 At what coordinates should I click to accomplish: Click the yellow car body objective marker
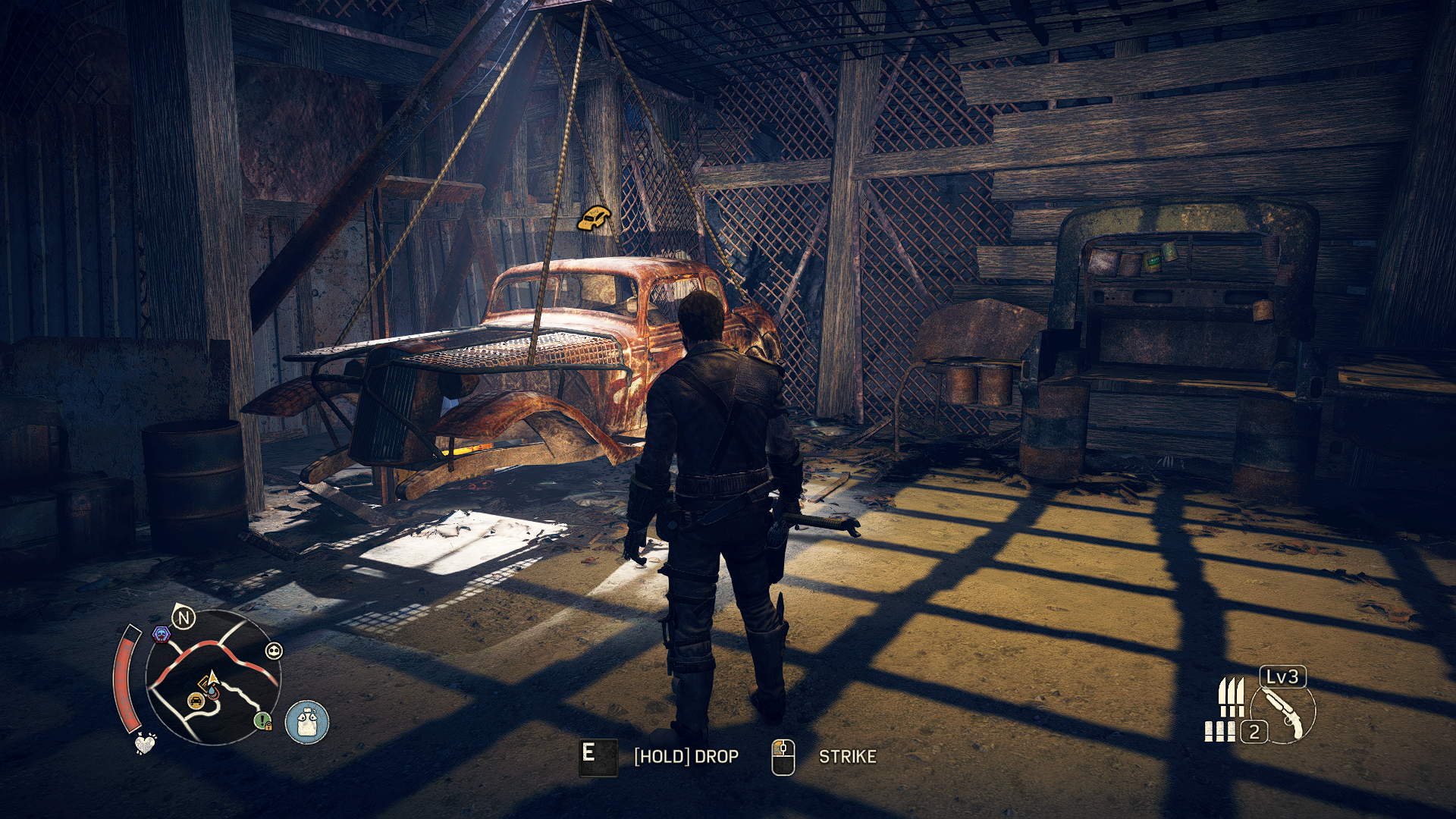[594, 218]
